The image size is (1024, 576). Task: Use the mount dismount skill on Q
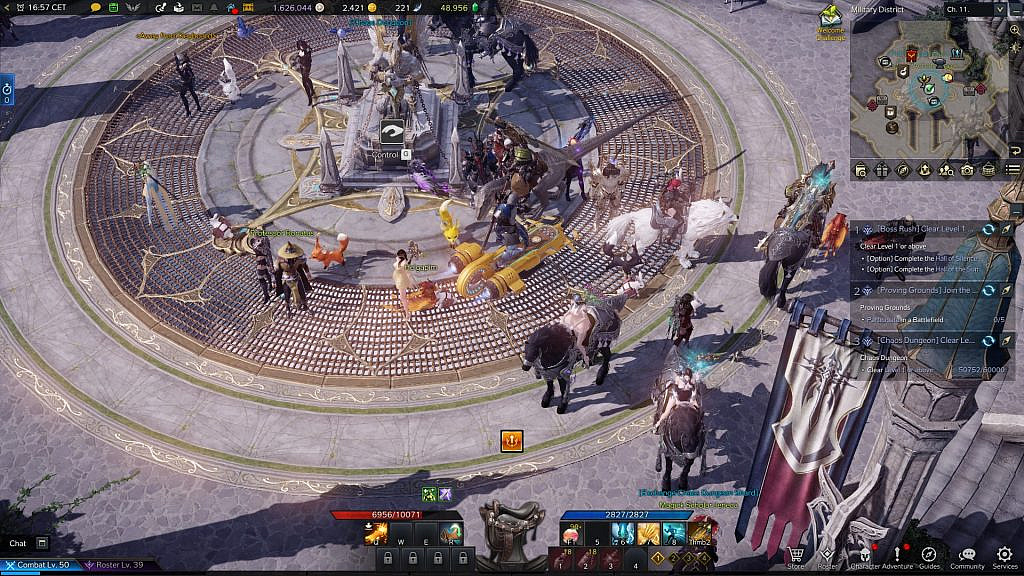click(x=376, y=533)
